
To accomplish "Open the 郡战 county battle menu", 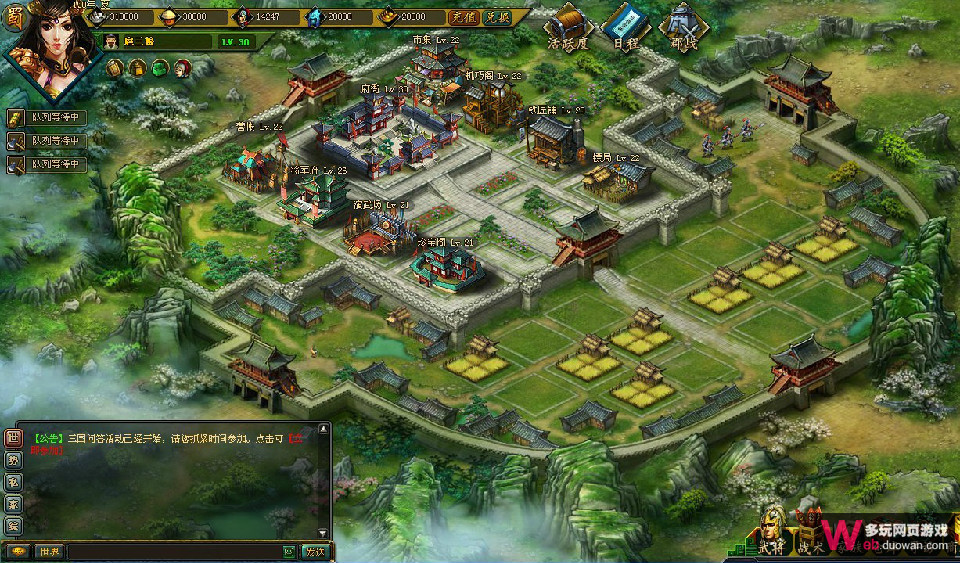I will (683, 24).
